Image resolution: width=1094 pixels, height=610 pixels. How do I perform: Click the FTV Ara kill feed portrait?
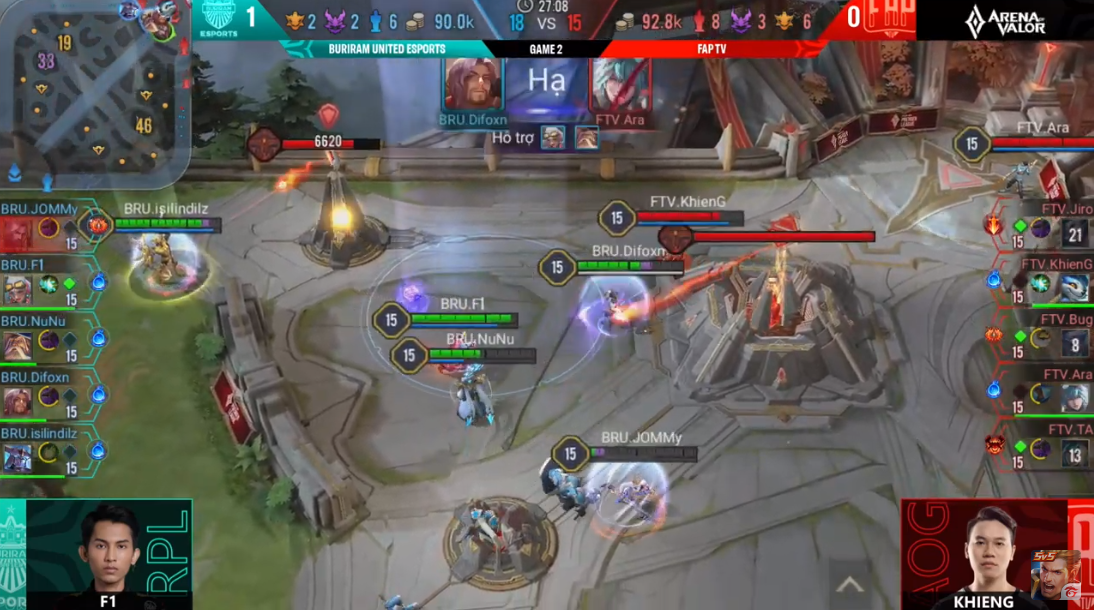[x=620, y=84]
